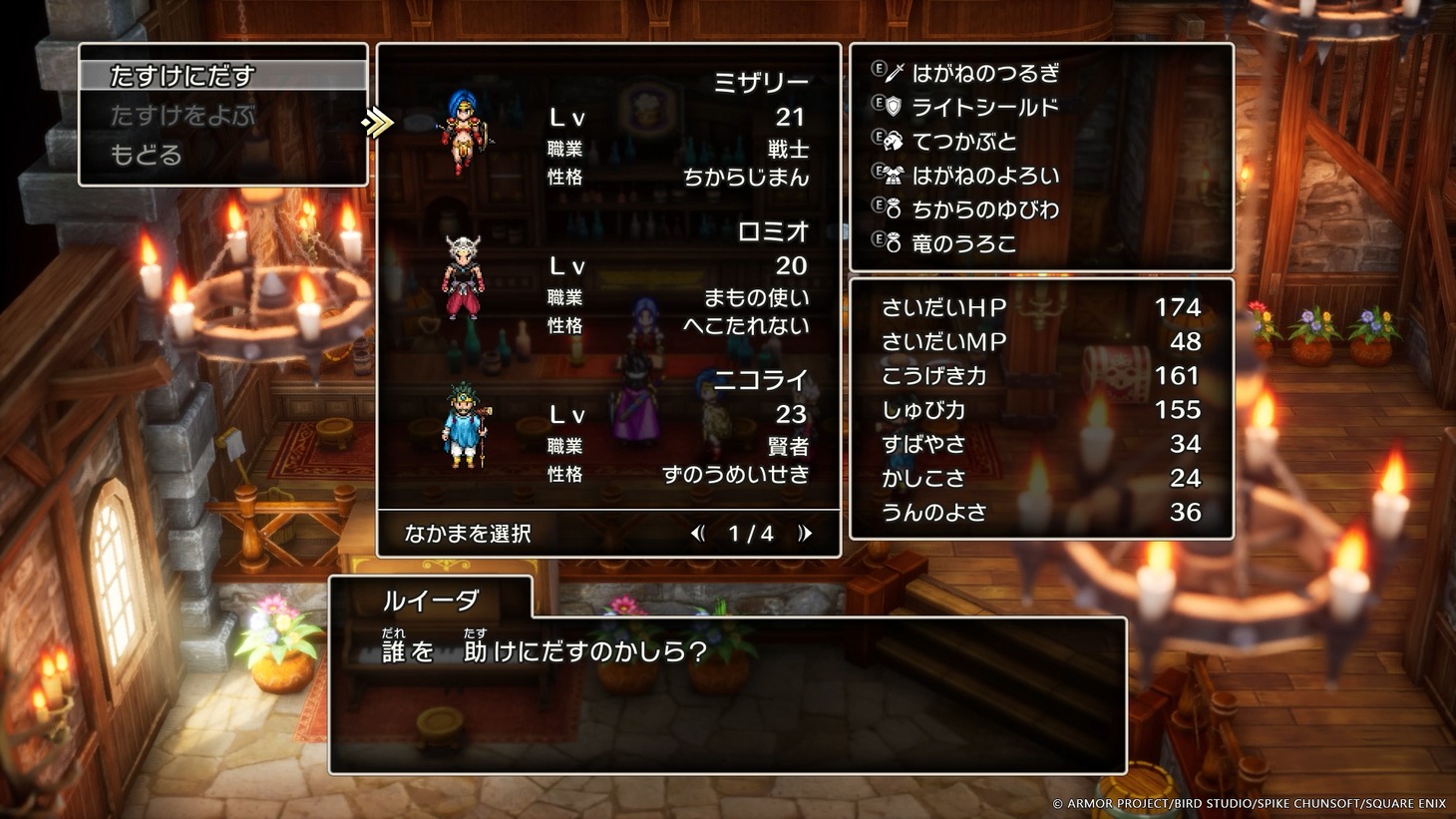Click もどる to go back
This screenshot has width=1456, height=819.
click(x=146, y=155)
